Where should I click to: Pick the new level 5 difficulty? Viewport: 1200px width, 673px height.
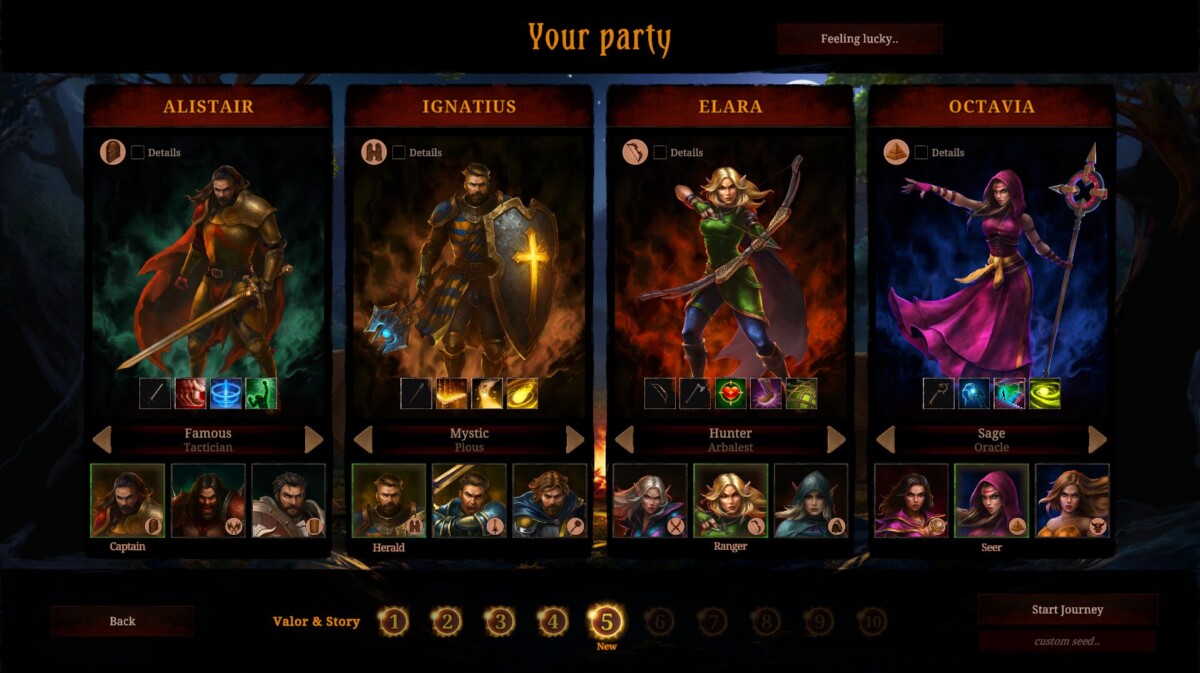click(x=606, y=622)
